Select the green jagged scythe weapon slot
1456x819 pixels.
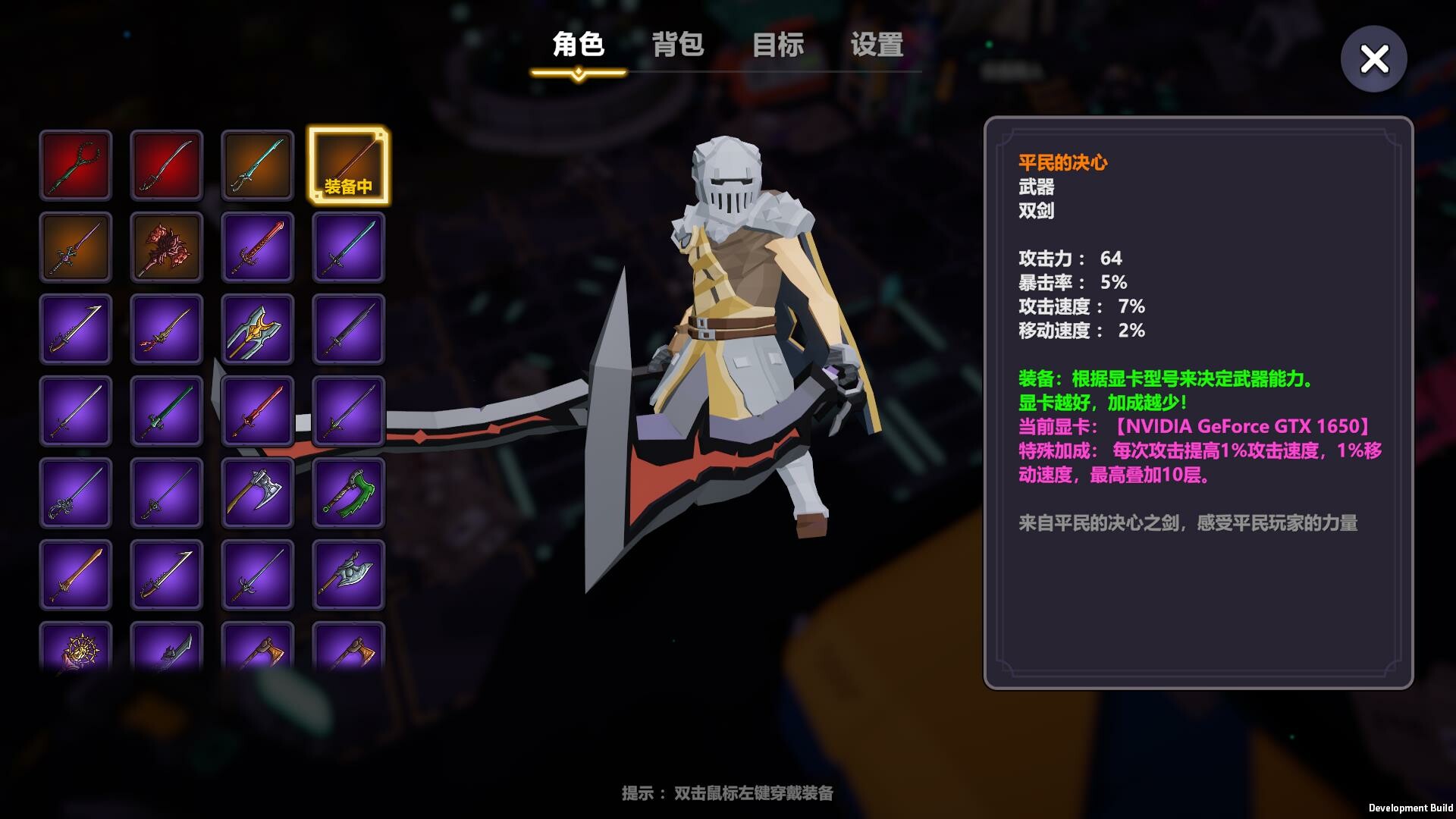(x=348, y=493)
